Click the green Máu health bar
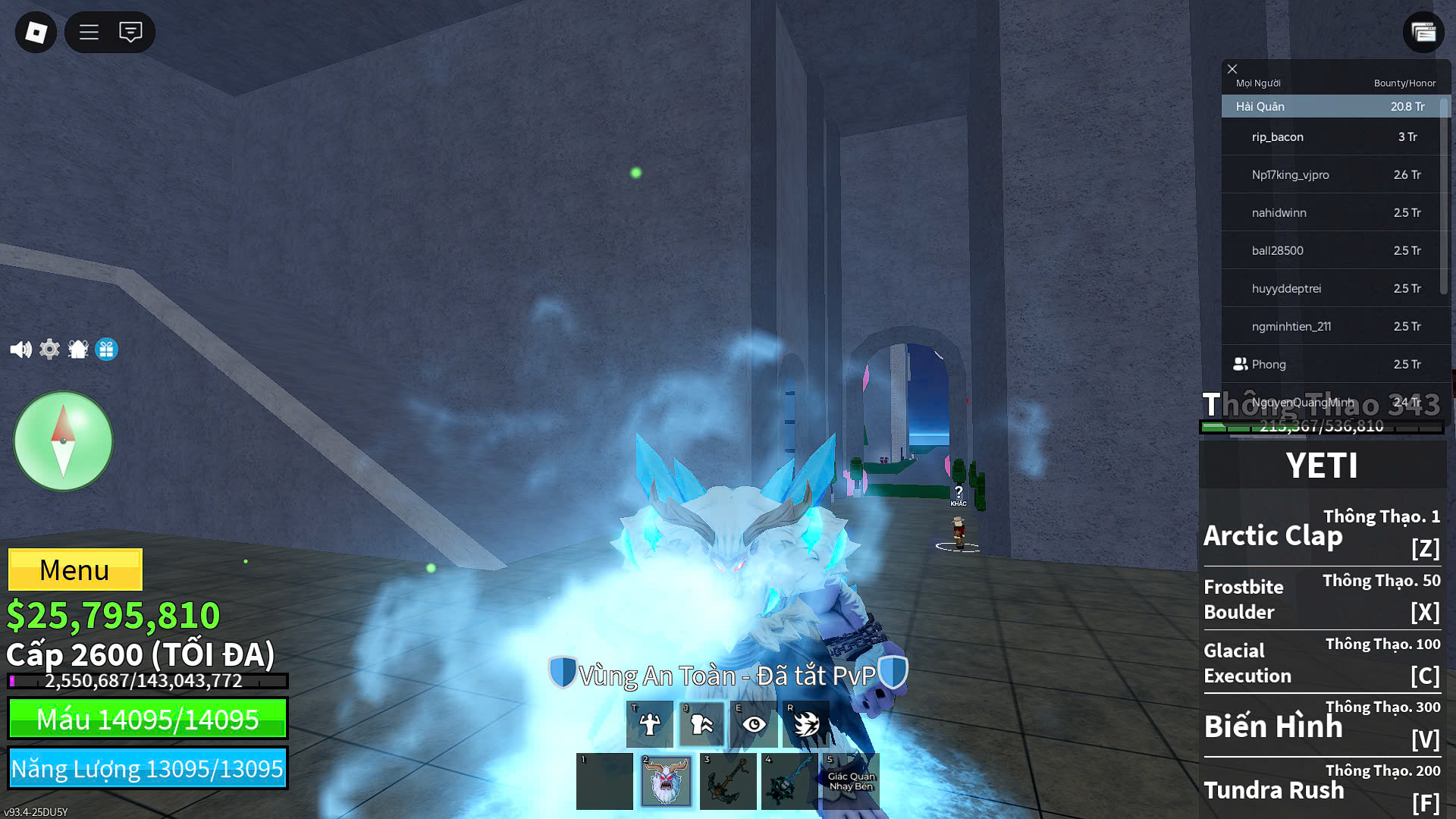The width and height of the screenshot is (1456, 819). (147, 718)
